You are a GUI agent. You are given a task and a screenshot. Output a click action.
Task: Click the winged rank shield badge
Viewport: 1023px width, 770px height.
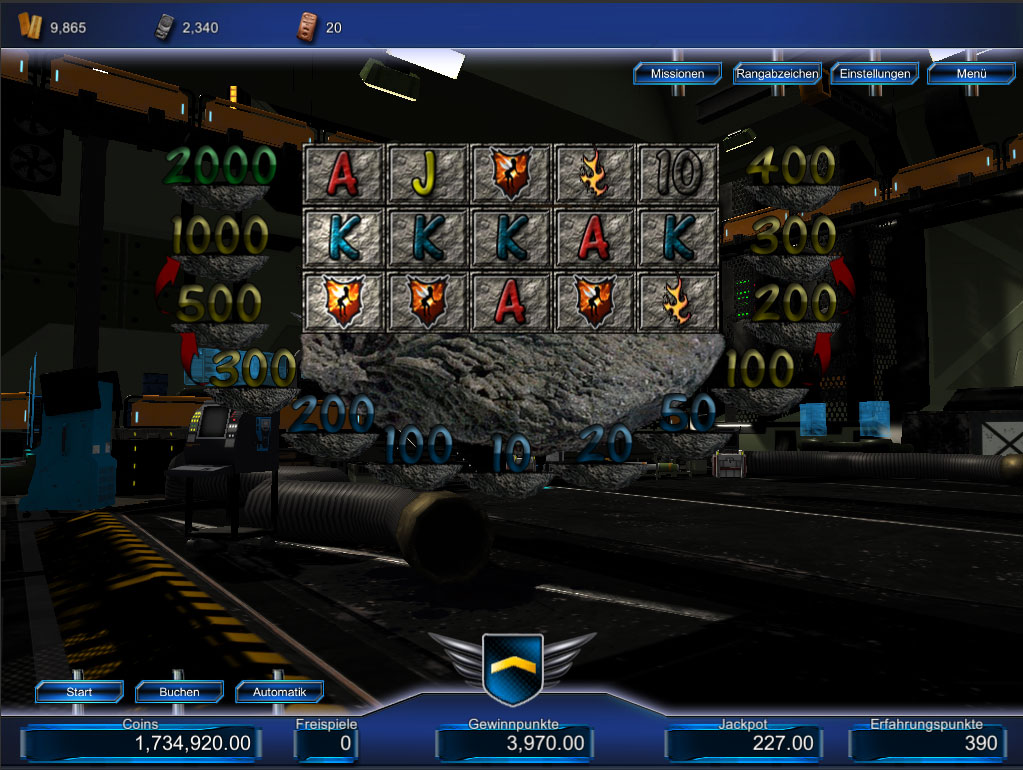tap(512, 667)
